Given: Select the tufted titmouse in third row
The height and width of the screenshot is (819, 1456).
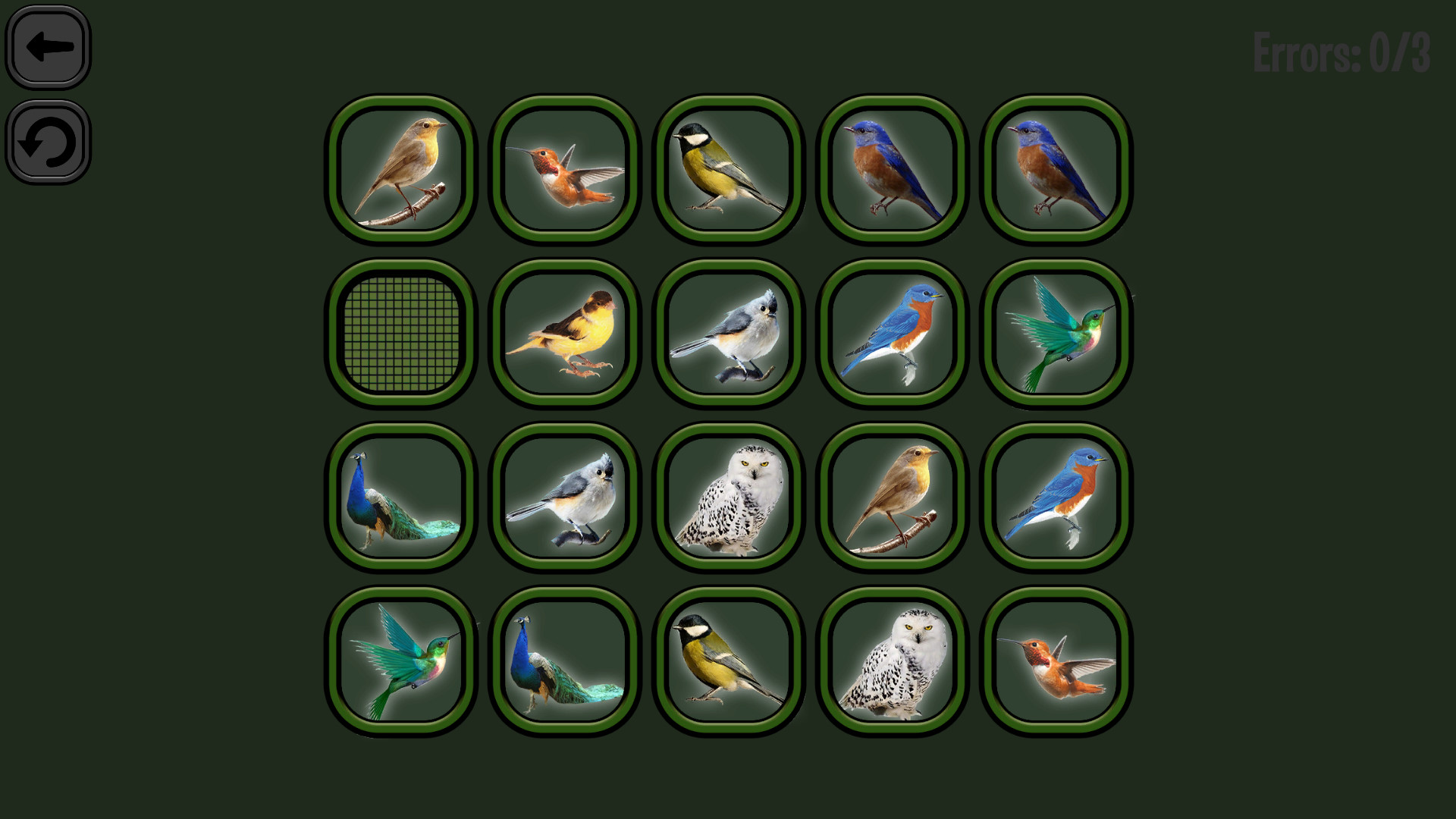Looking at the screenshot, I should (563, 497).
